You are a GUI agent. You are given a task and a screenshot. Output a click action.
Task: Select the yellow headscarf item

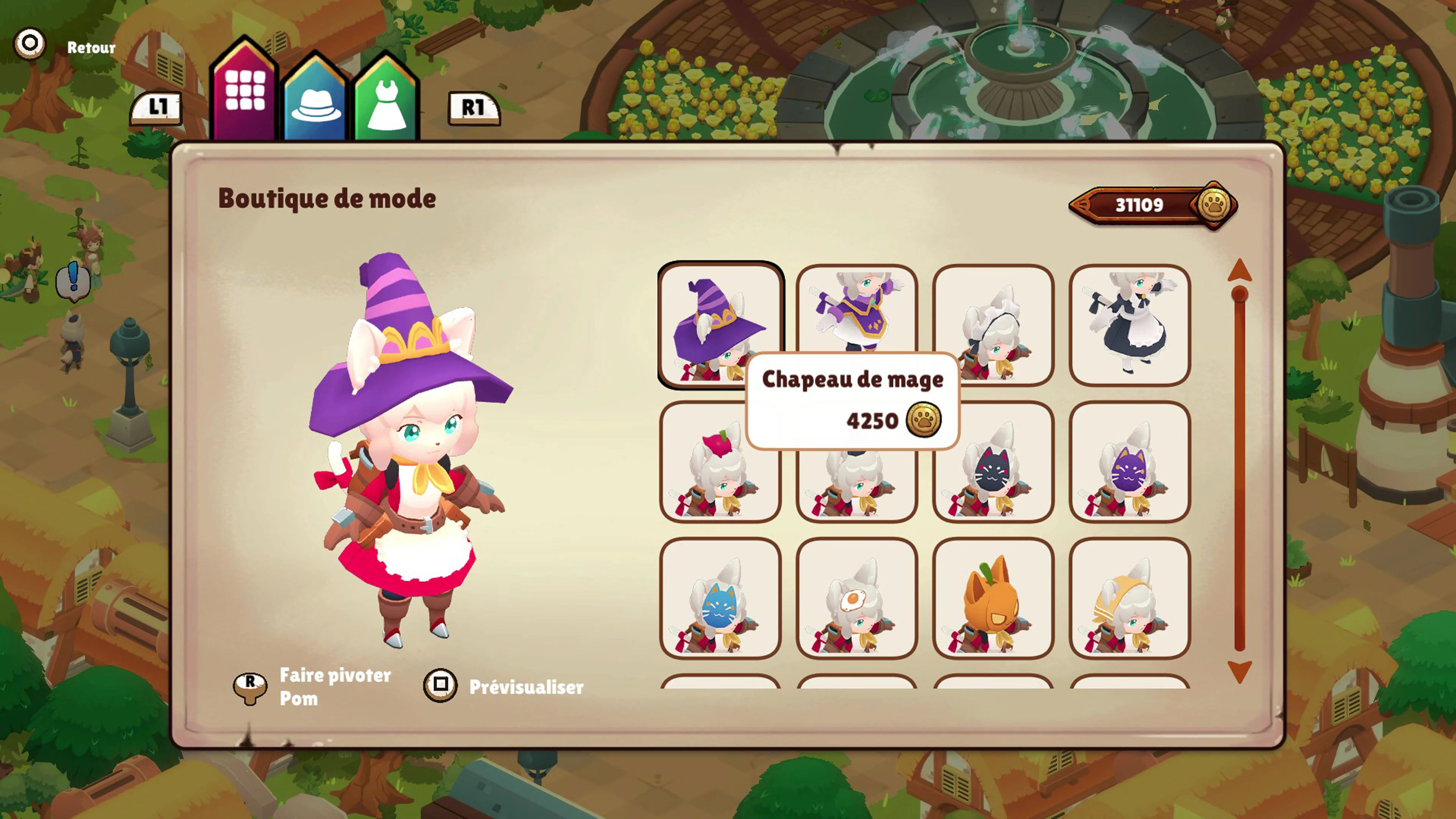[x=1130, y=599]
